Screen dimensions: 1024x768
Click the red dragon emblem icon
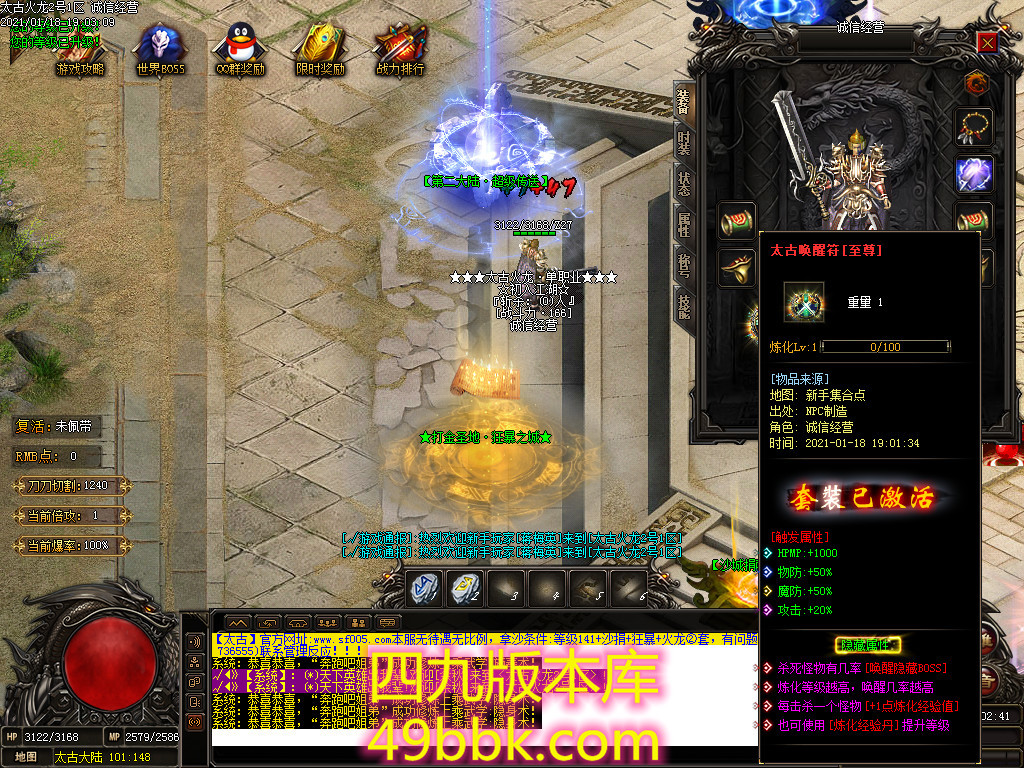tap(974, 84)
